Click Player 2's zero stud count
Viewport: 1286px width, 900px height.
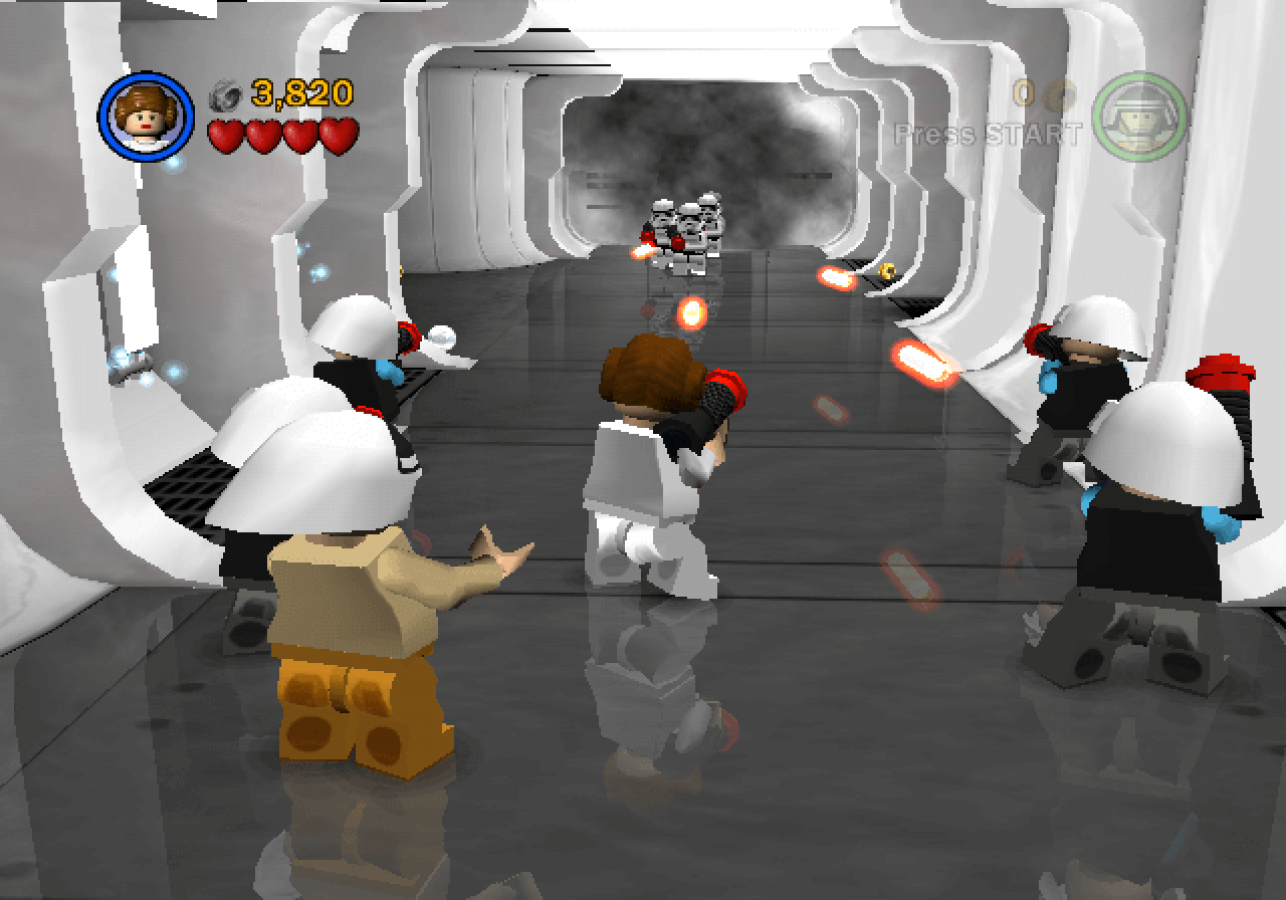coord(1023,92)
